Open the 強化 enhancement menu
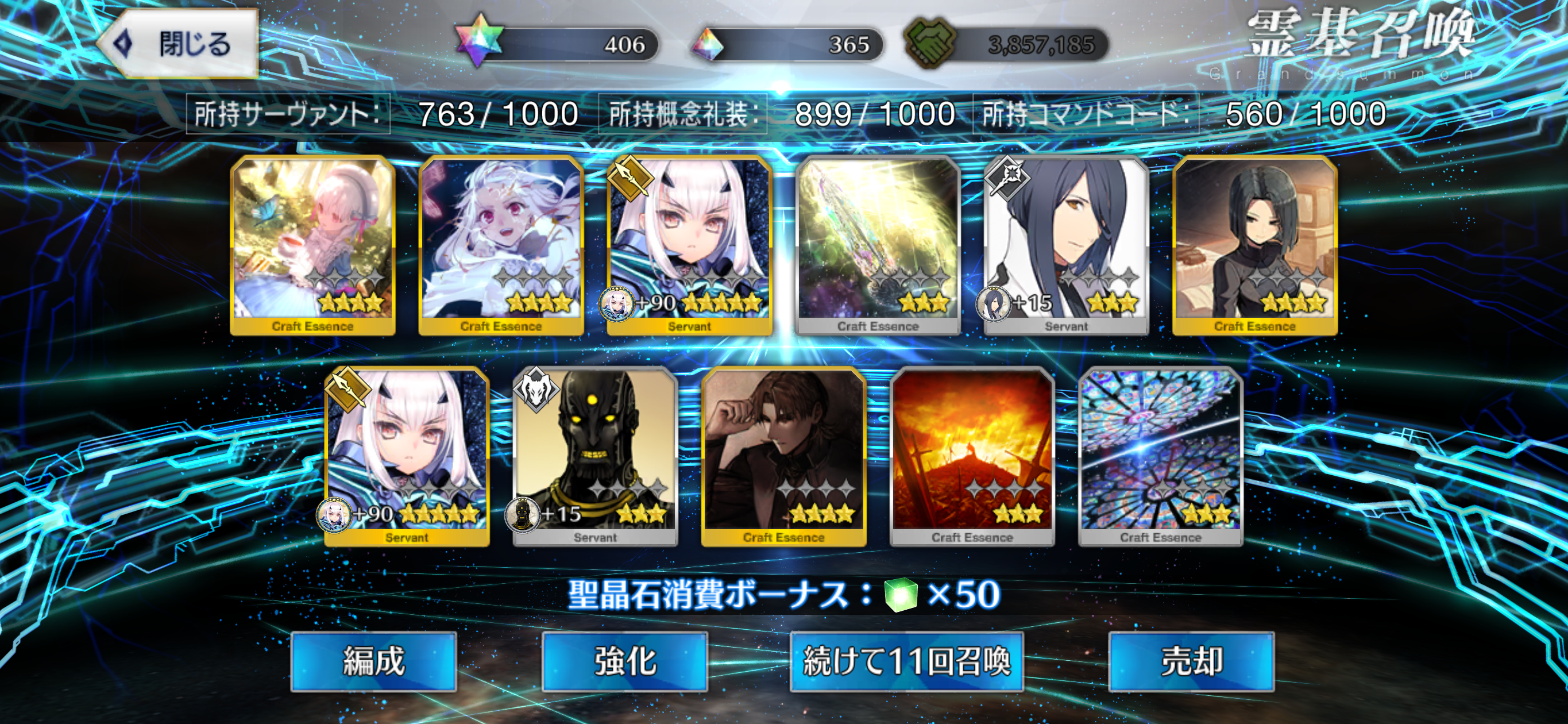The image size is (1568, 724). [624, 661]
